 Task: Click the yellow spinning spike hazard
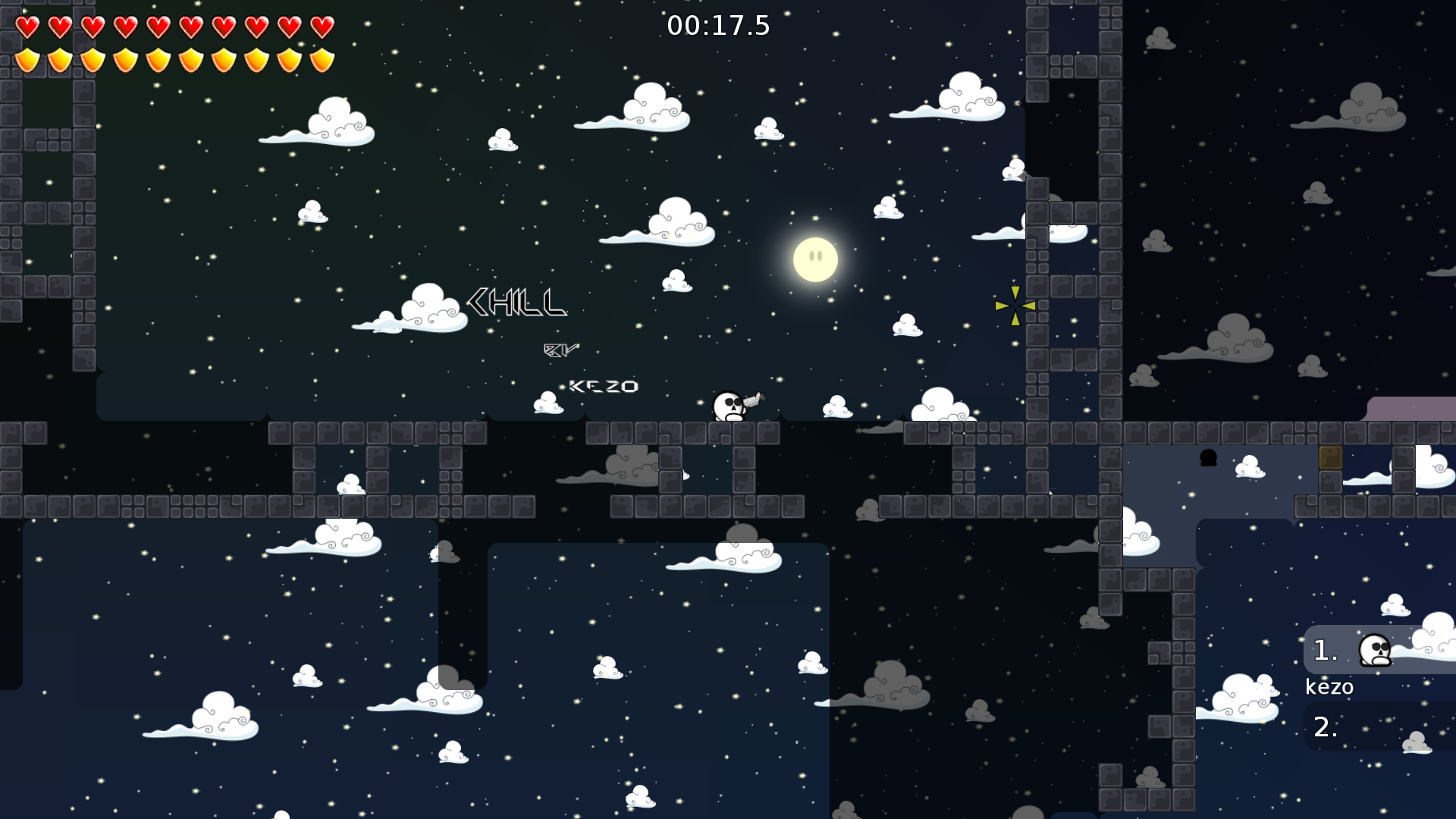pos(1015,304)
